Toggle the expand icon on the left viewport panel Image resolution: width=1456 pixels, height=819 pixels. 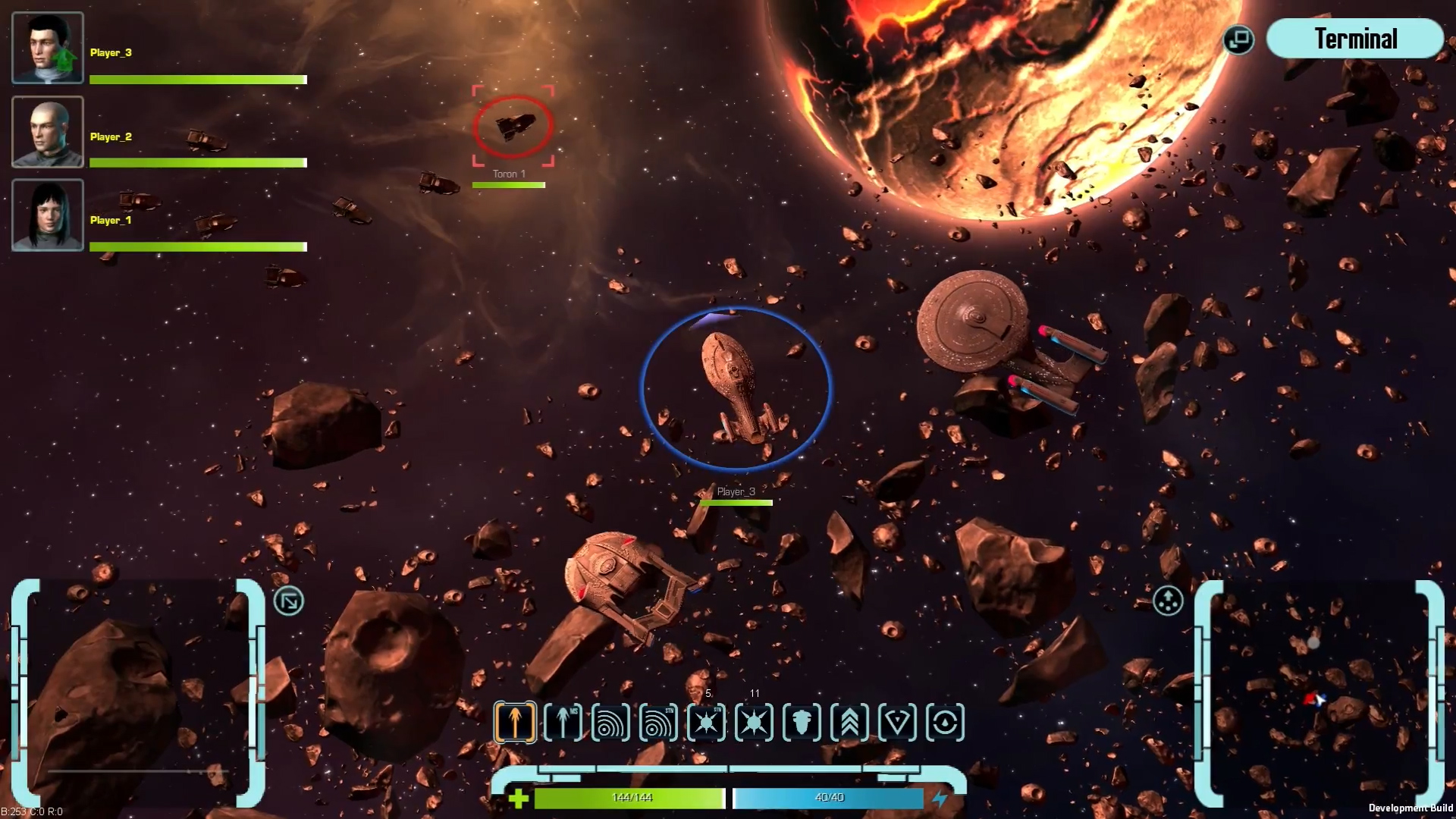pyautogui.click(x=287, y=599)
